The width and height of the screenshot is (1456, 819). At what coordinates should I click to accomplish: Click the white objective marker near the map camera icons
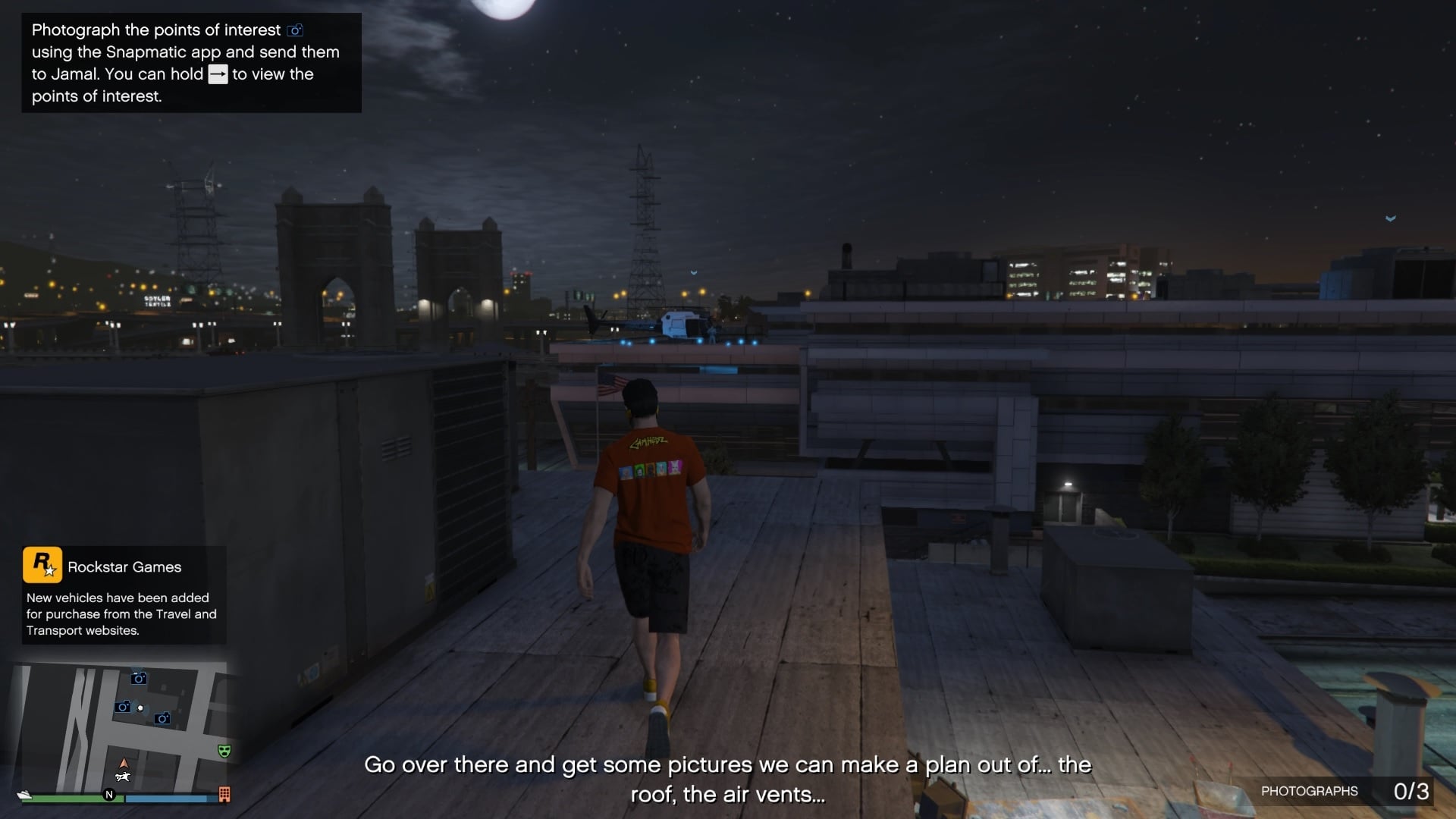point(140,708)
